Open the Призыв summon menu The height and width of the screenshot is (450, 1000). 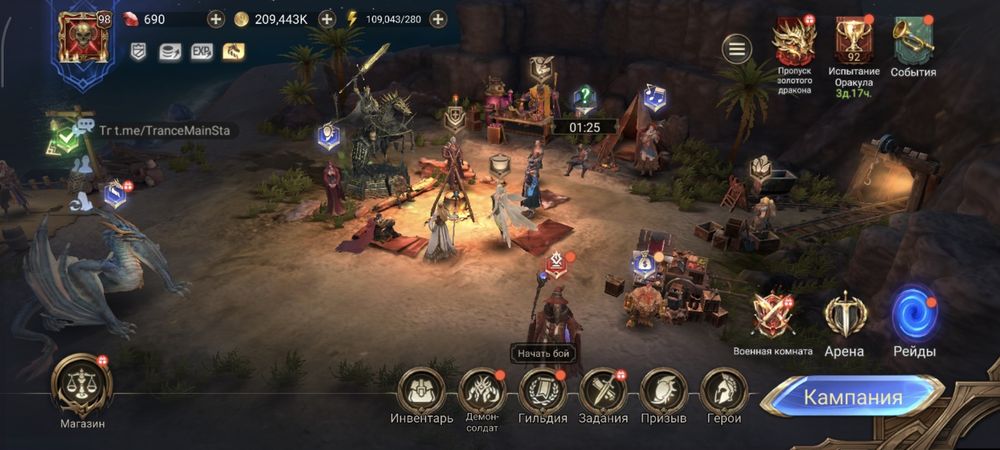(662, 388)
